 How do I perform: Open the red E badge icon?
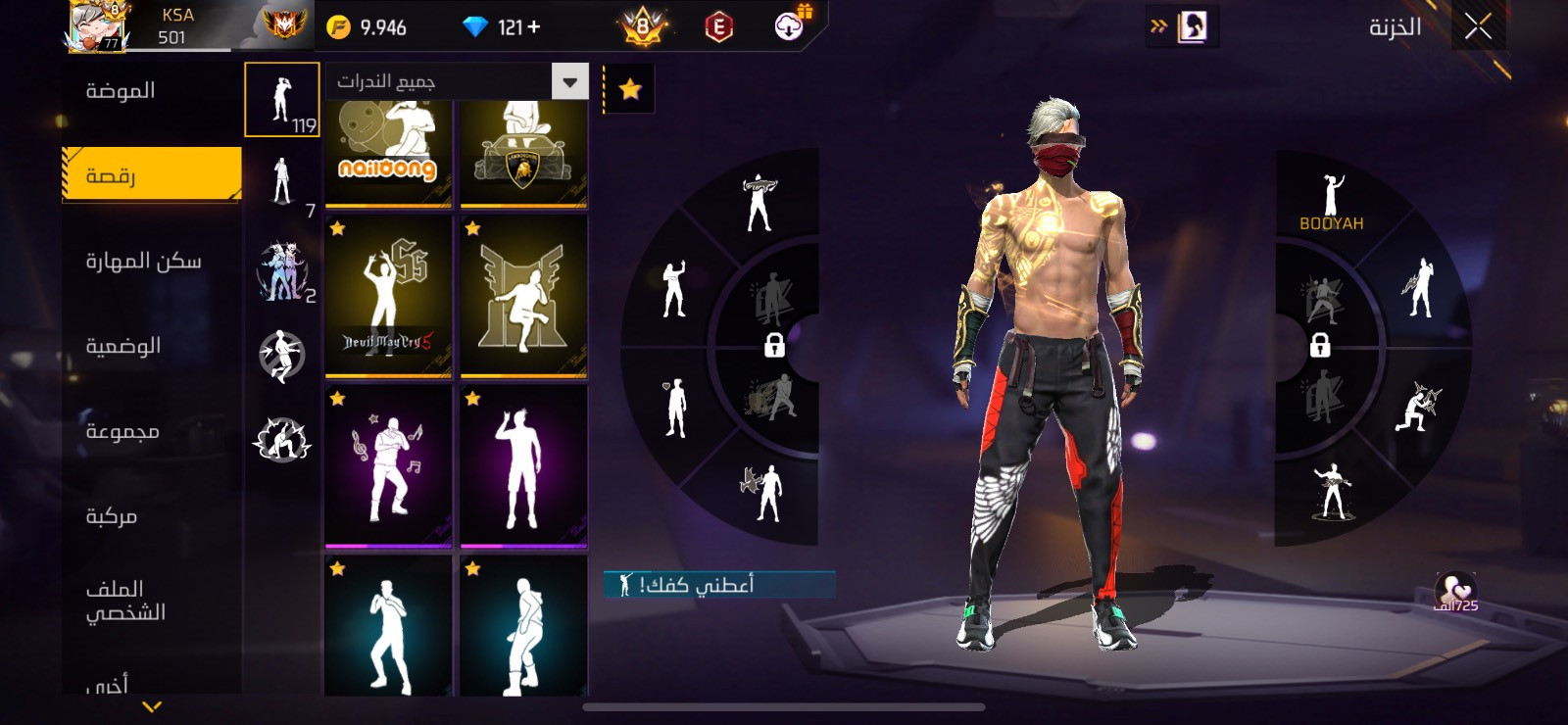[x=718, y=27]
